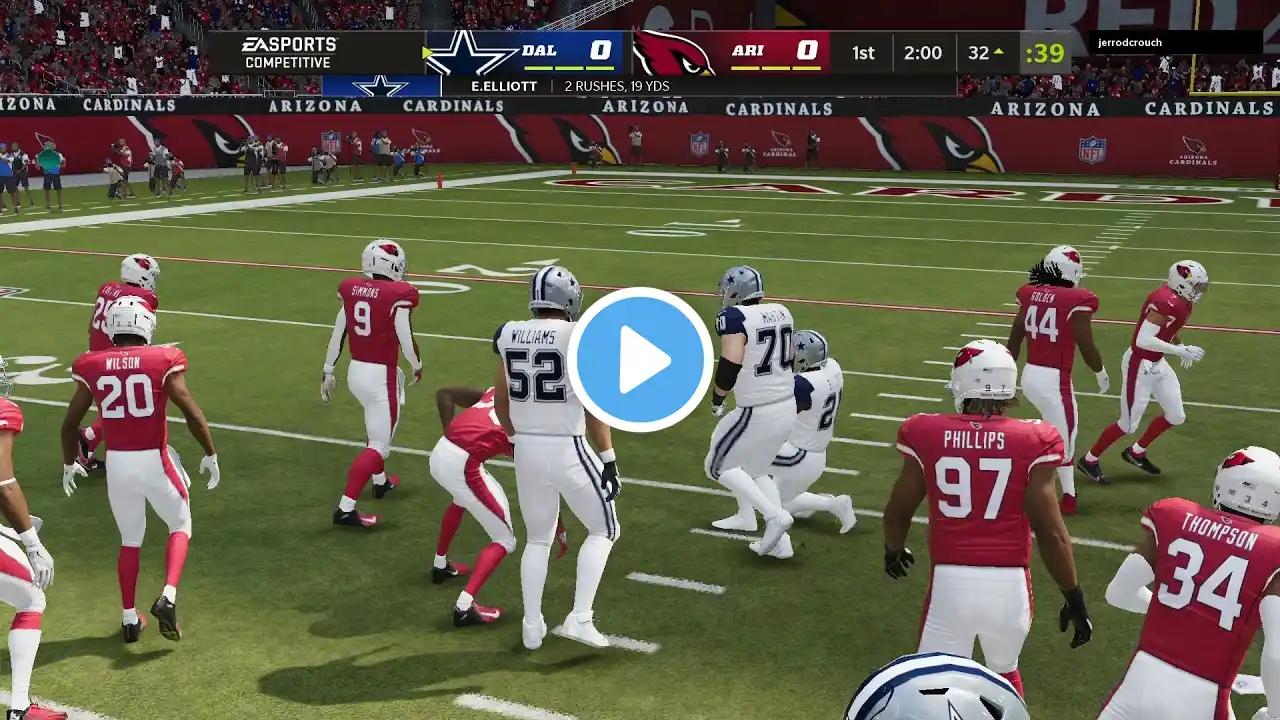Start the video with the blue play button

tap(640, 360)
